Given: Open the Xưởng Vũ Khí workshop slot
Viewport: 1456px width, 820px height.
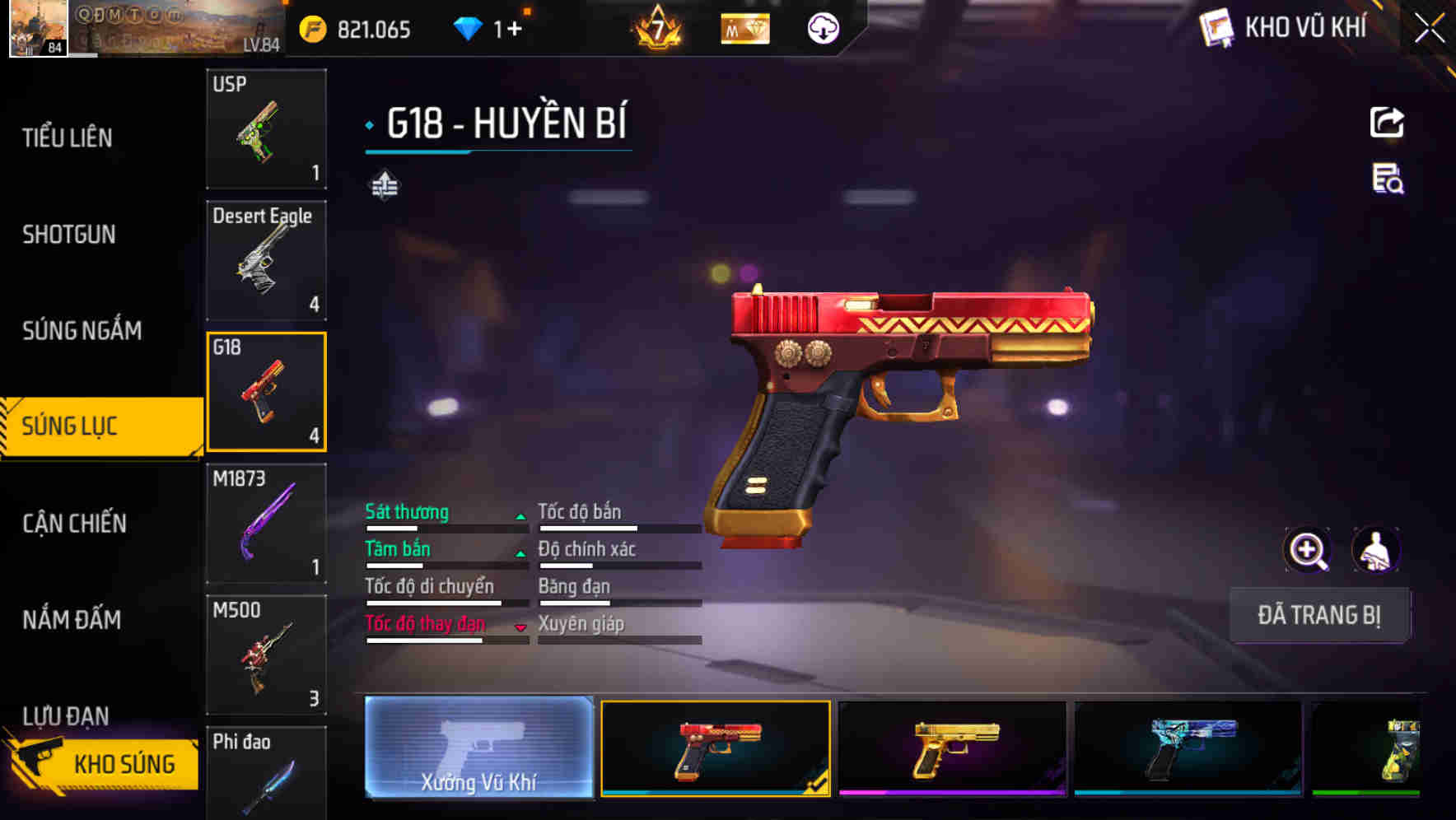Looking at the screenshot, I should pos(478,751).
